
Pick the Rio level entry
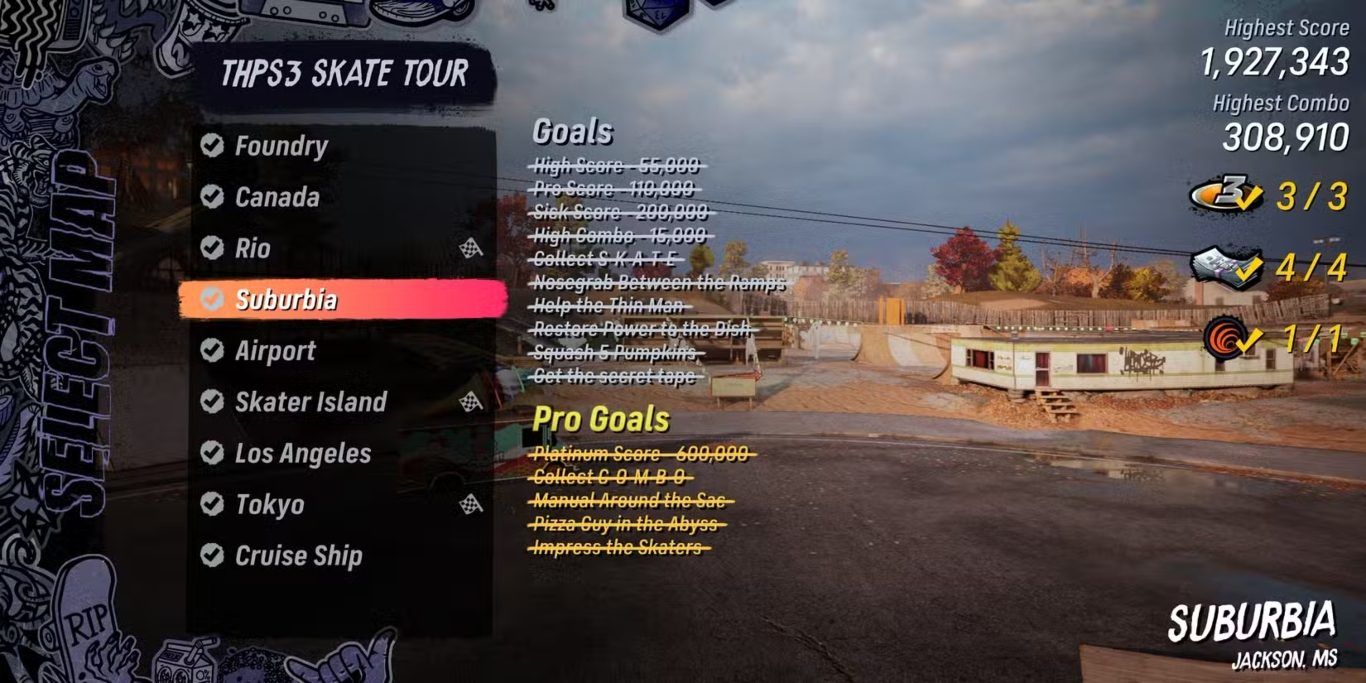[253, 248]
